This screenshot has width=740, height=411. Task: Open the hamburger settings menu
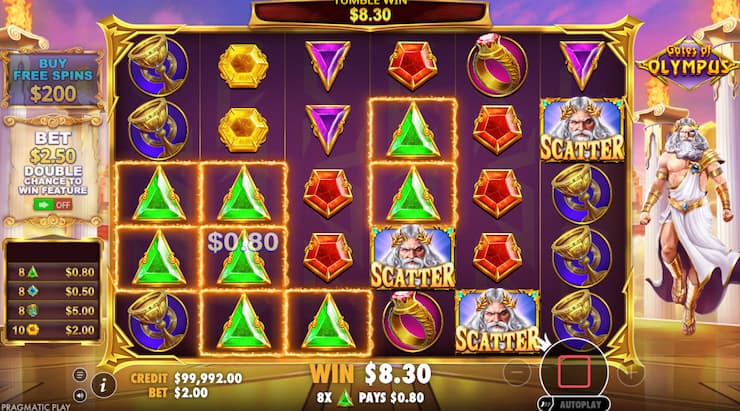80,374
